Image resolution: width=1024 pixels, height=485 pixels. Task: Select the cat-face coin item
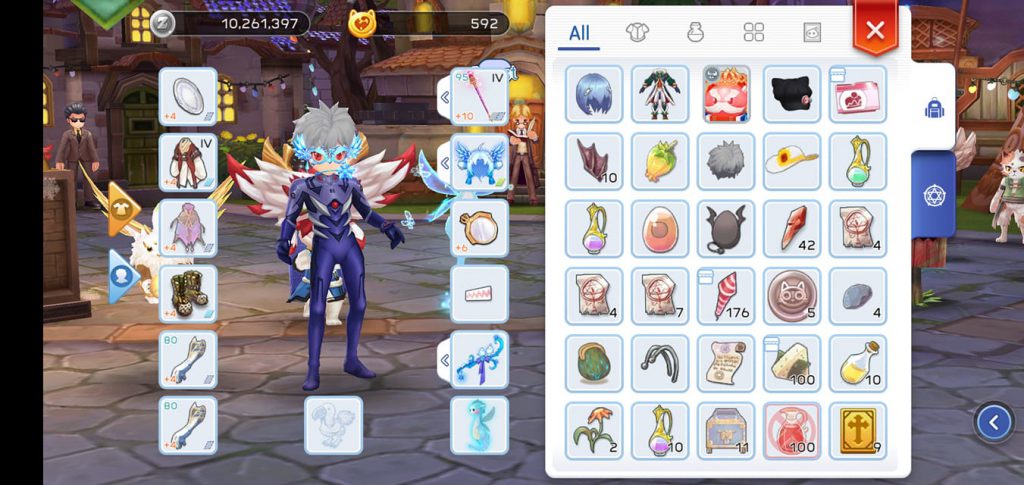click(x=792, y=295)
